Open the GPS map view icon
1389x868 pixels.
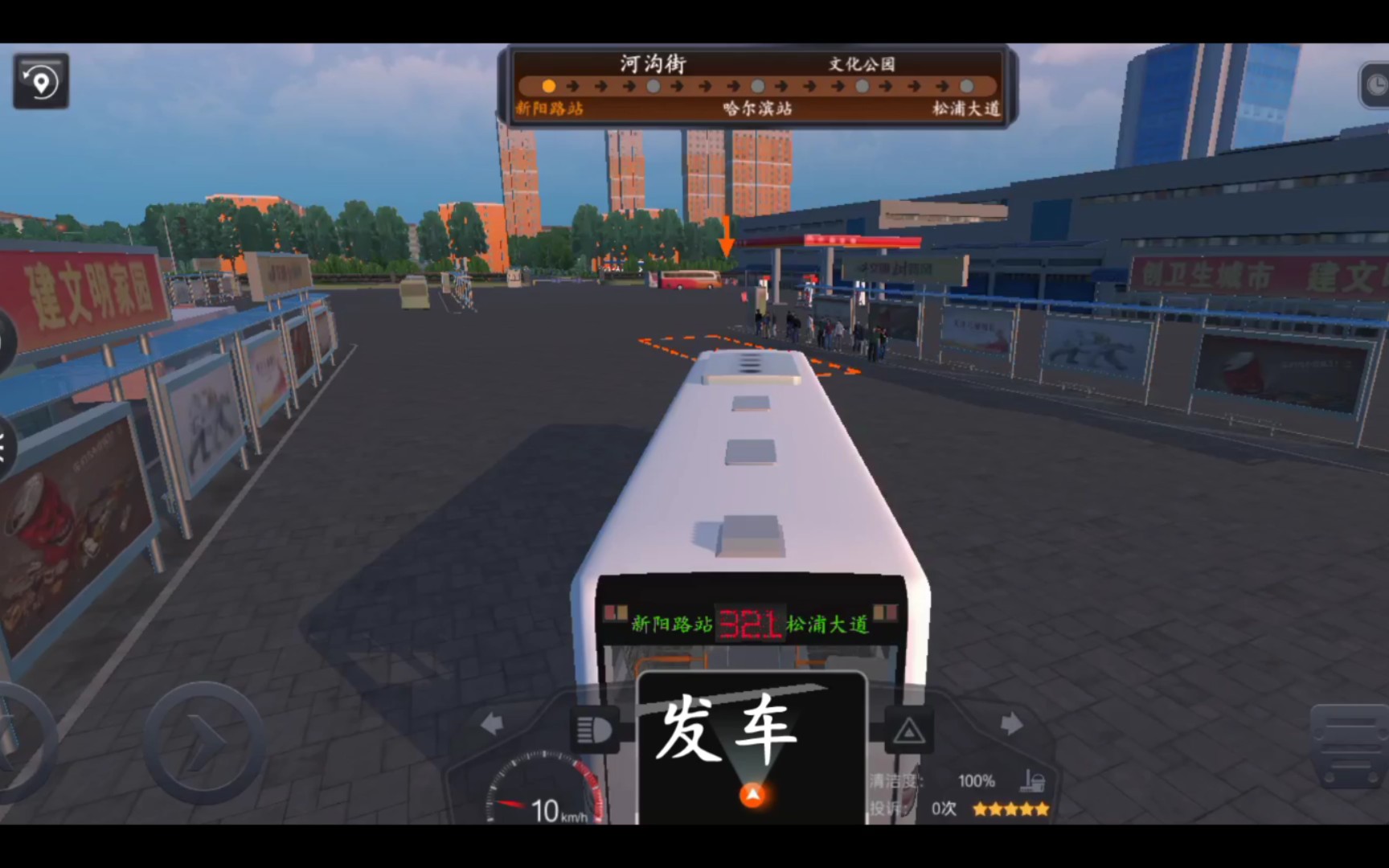coord(41,80)
